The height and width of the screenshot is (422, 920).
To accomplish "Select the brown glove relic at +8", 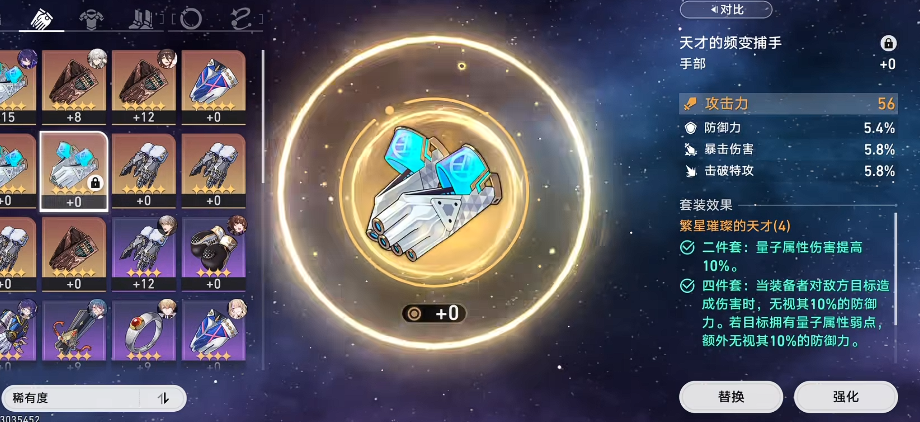I will pyautogui.click(x=72, y=84).
